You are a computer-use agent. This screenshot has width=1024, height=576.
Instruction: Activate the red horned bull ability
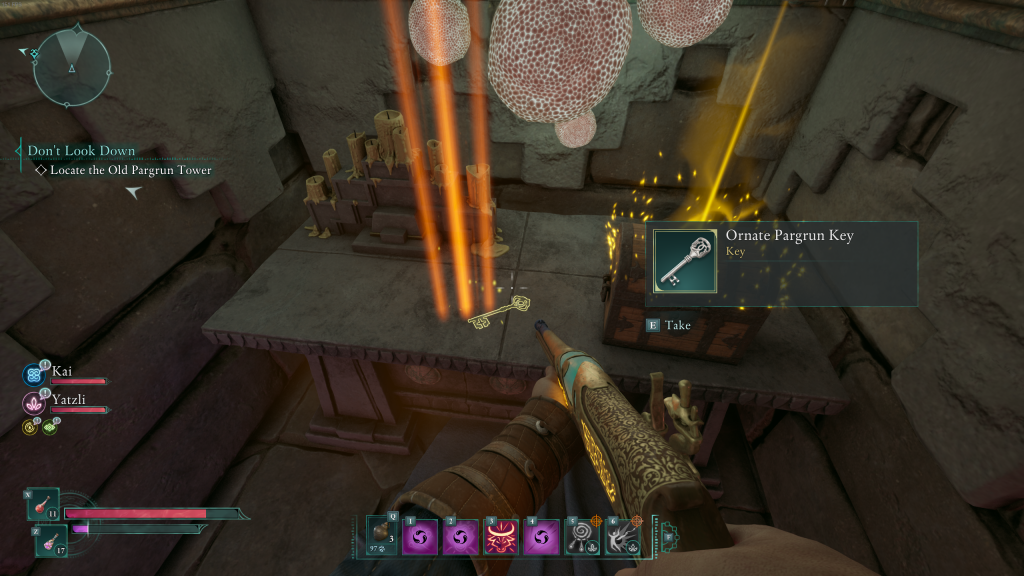[x=502, y=537]
